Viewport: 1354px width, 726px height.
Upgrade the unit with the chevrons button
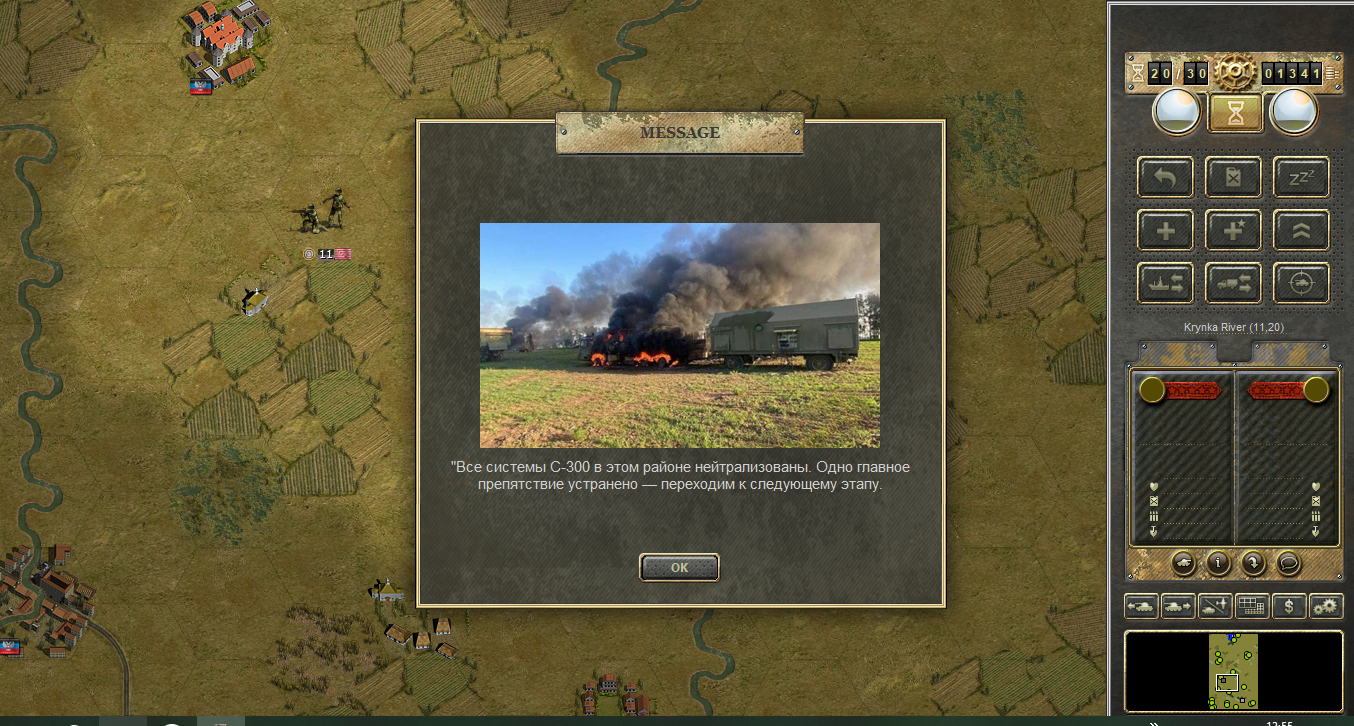(1301, 230)
